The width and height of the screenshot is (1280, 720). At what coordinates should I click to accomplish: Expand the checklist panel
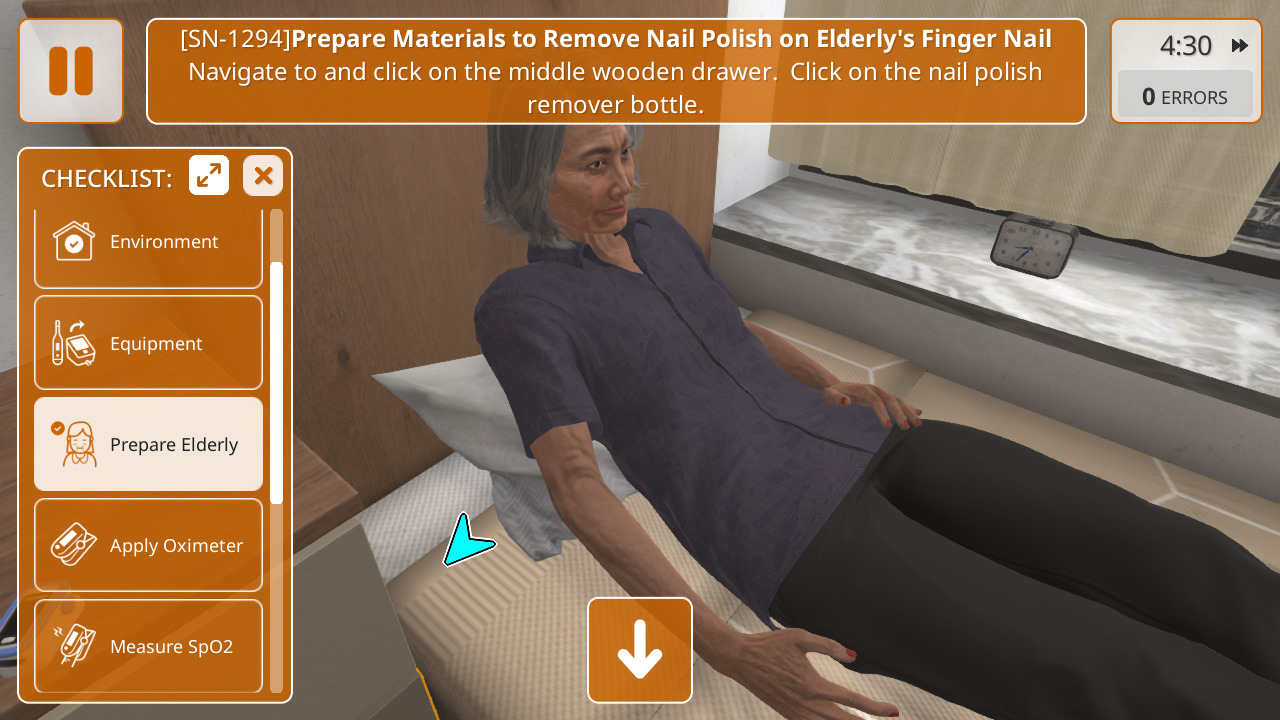209,176
